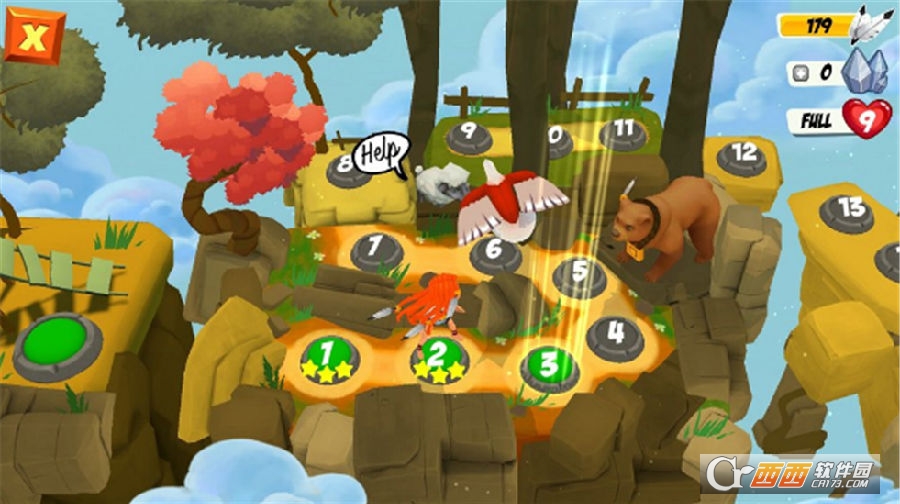Start level 3 on the map
This screenshot has width=900, height=504.
[549, 365]
